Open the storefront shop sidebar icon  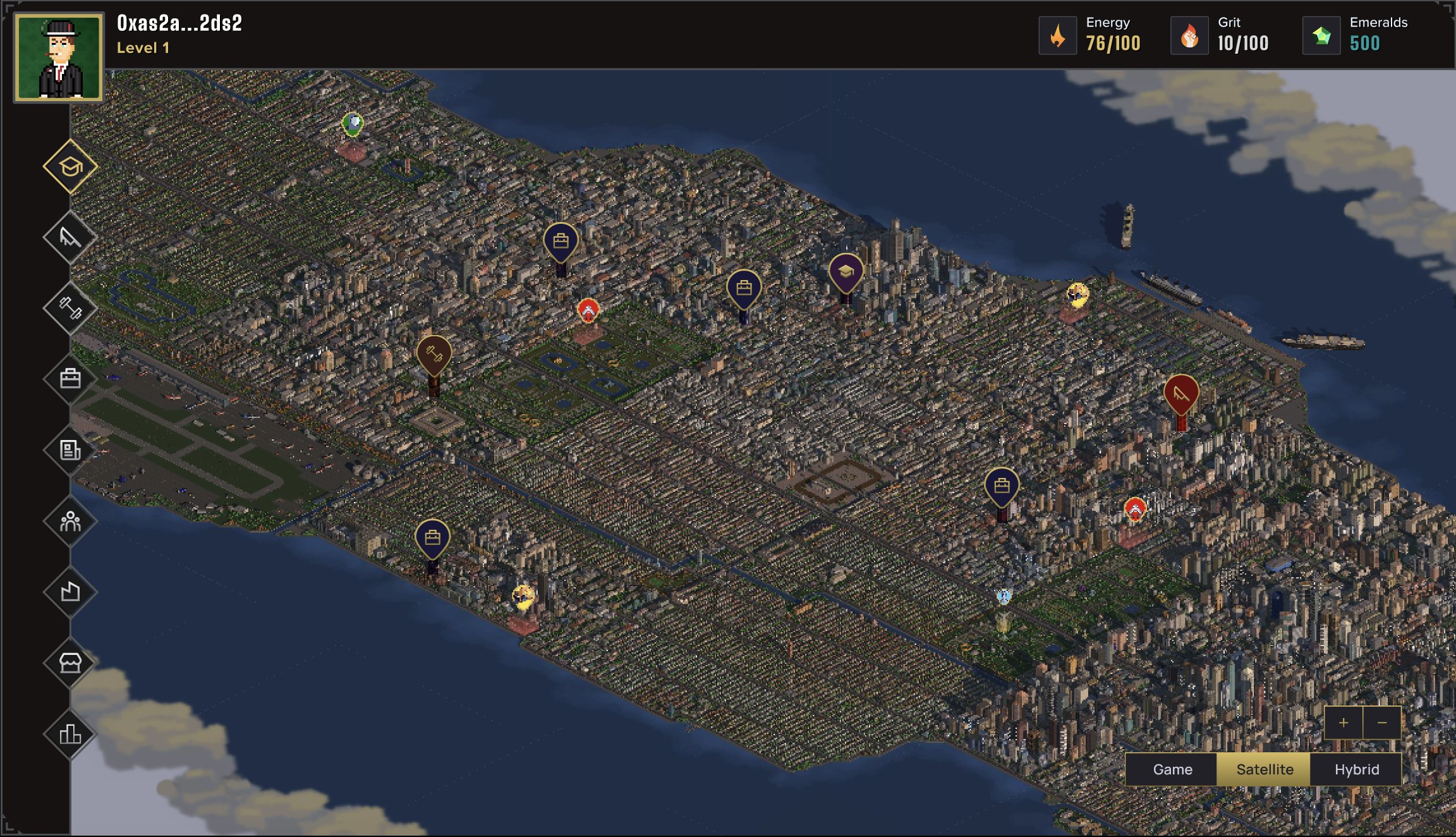70,663
